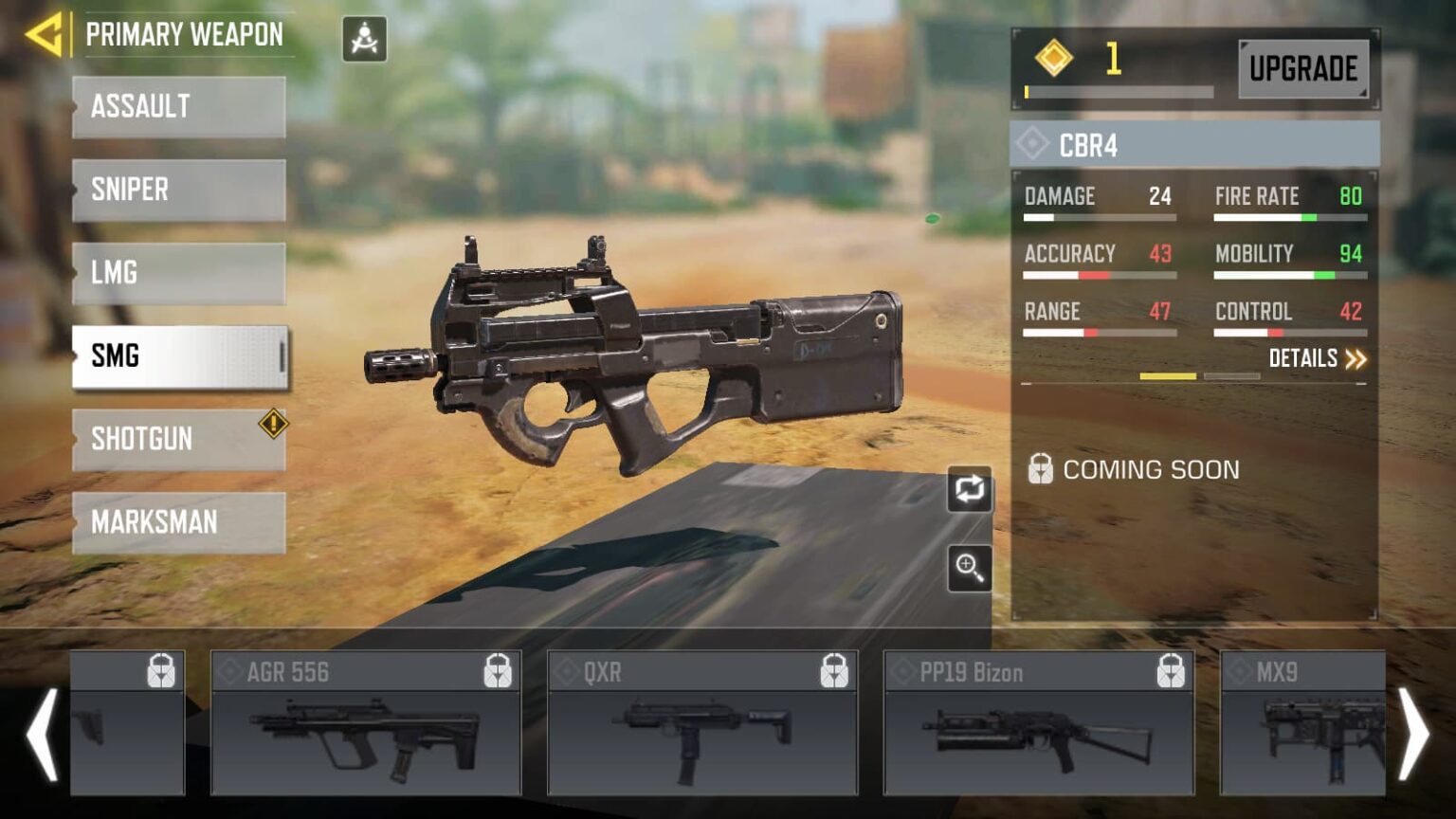
Task: Choose the SMG category tab
Action: (x=178, y=356)
